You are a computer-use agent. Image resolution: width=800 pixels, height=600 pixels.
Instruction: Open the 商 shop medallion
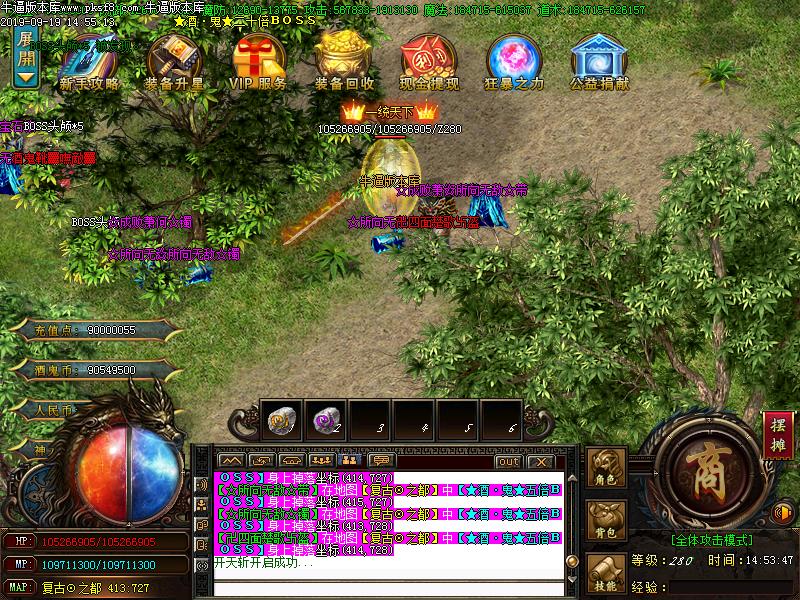click(x=710, y=470)
